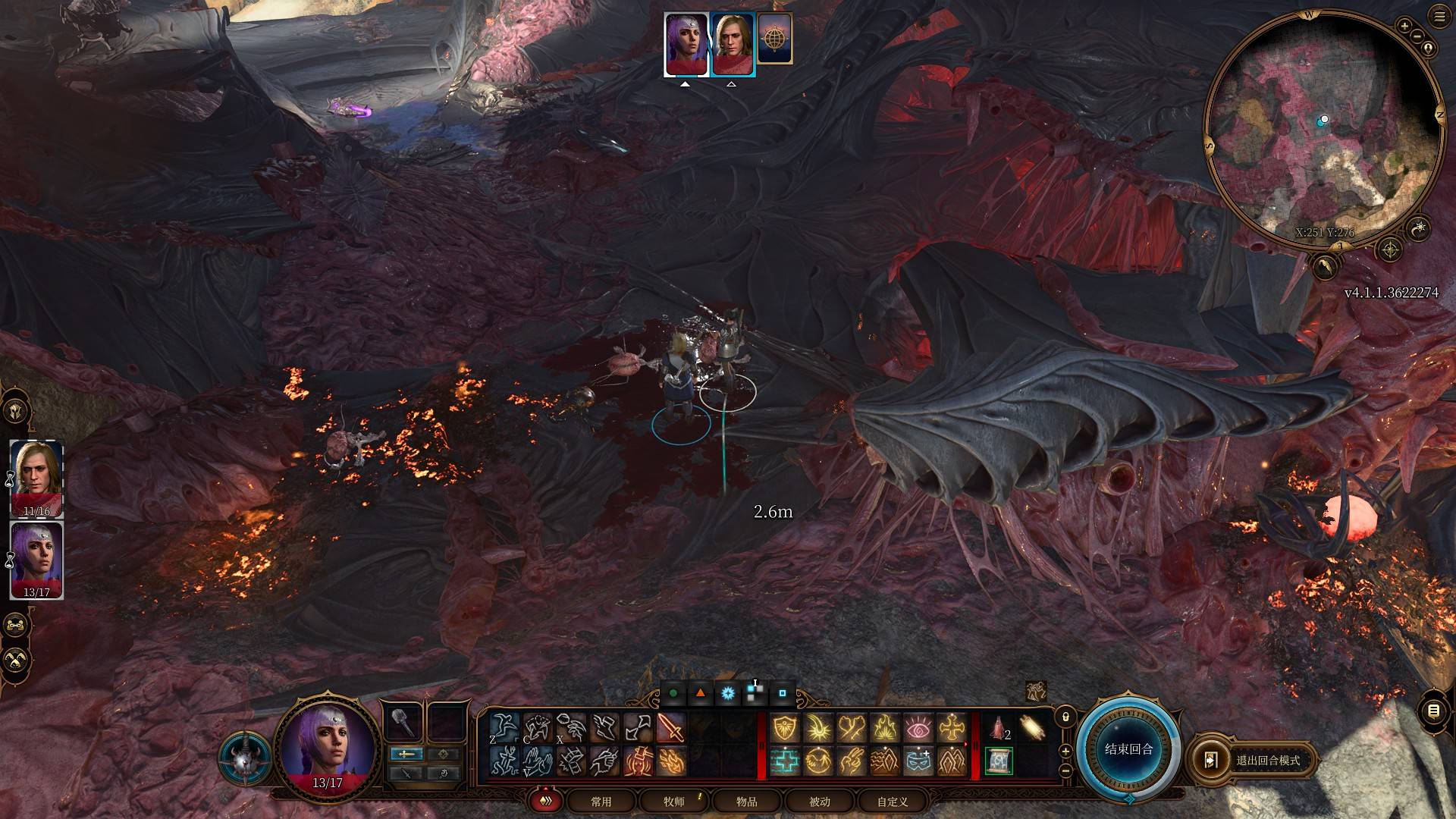Cast the golden shield spell

pos(784,728)
